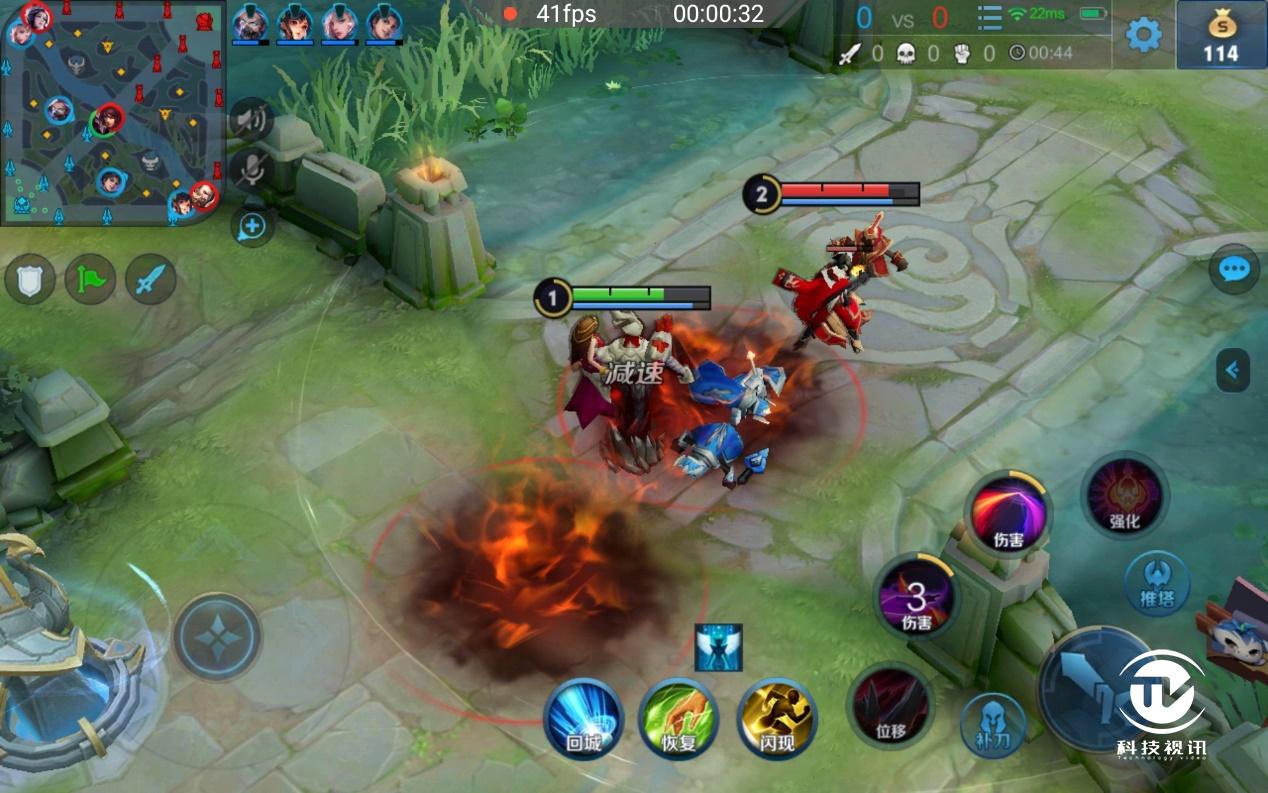Toggle the microphone button

pos(251,170)
